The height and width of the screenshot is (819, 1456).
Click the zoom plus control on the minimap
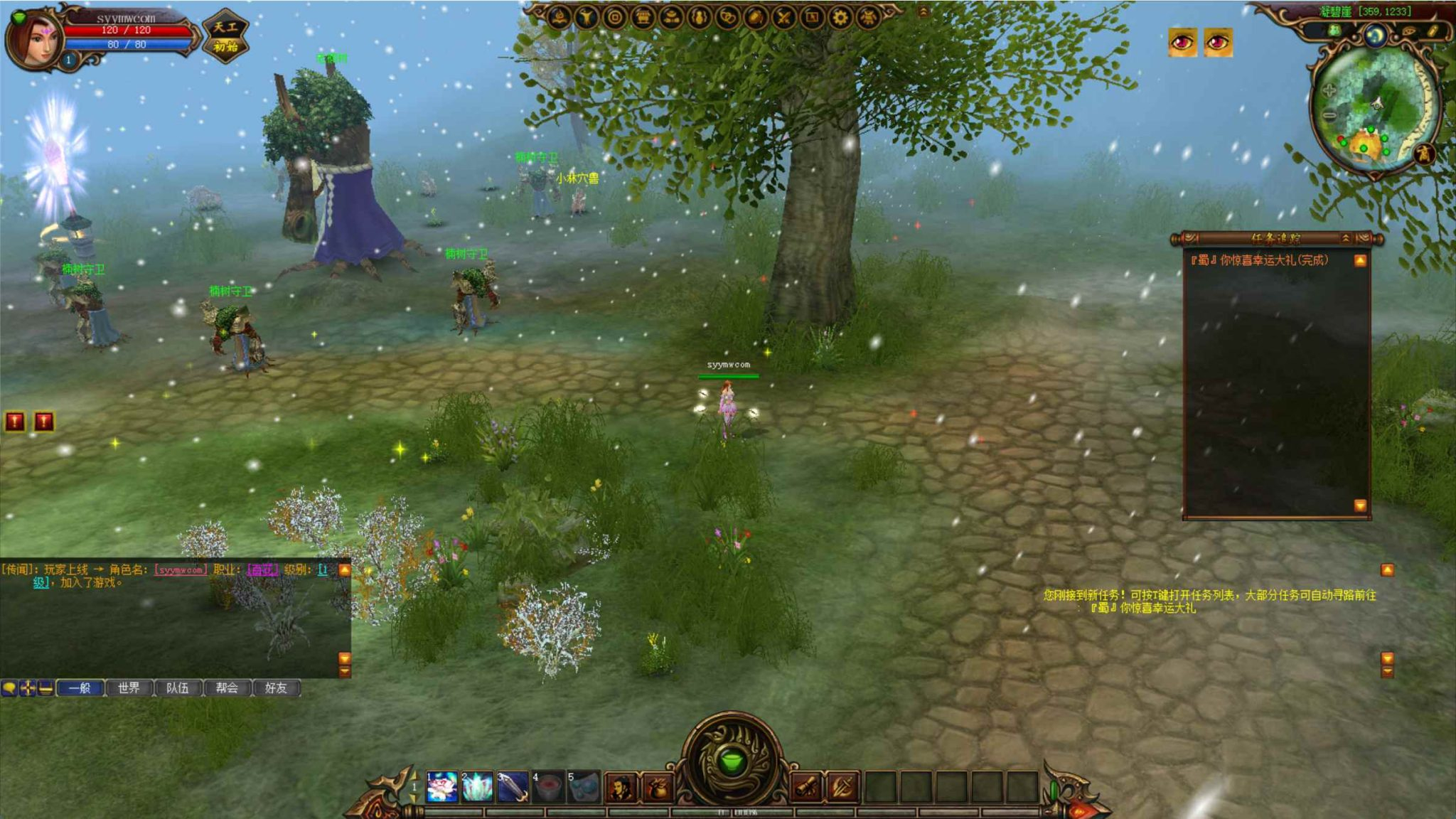point(1330,91)
